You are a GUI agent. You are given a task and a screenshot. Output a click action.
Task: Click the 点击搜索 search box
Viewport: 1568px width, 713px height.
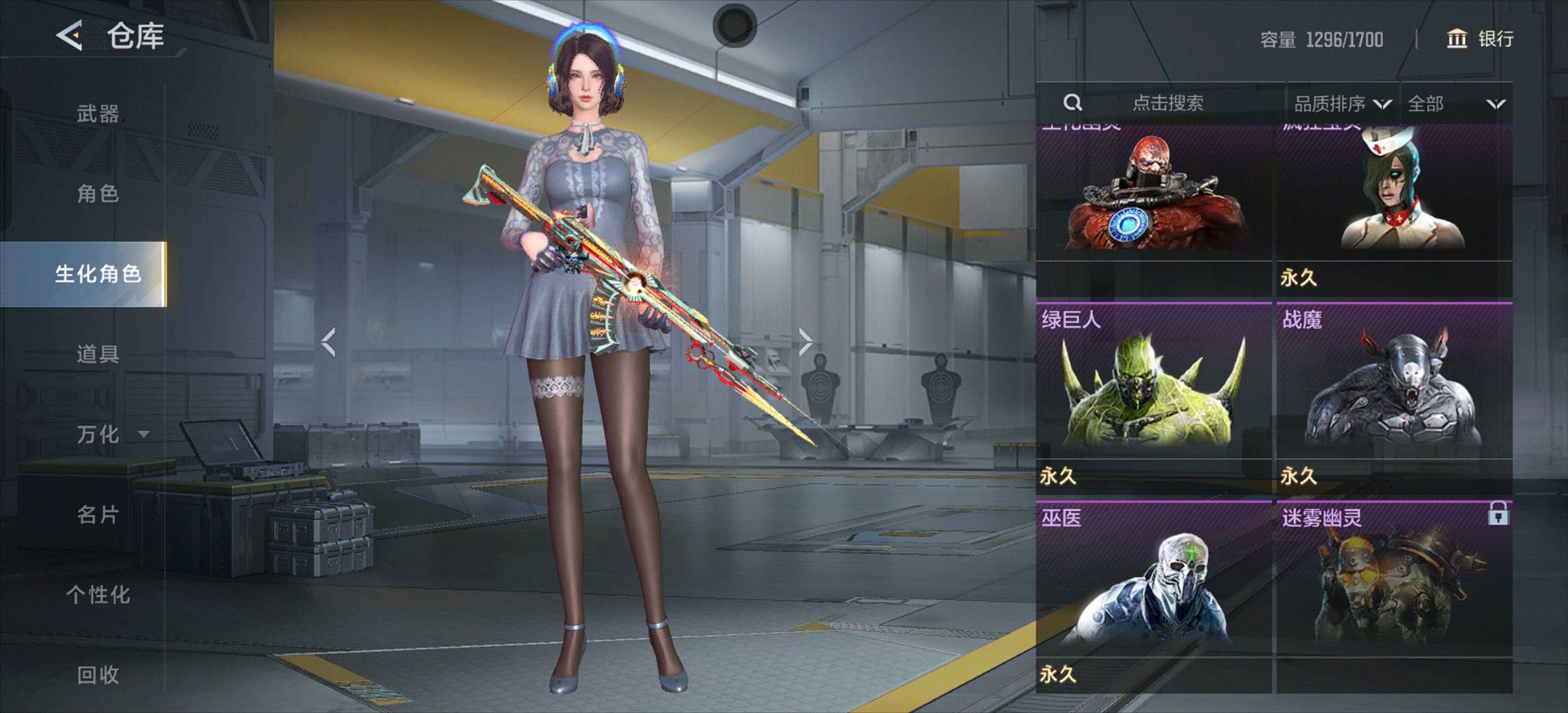[x=1167, y=103]
